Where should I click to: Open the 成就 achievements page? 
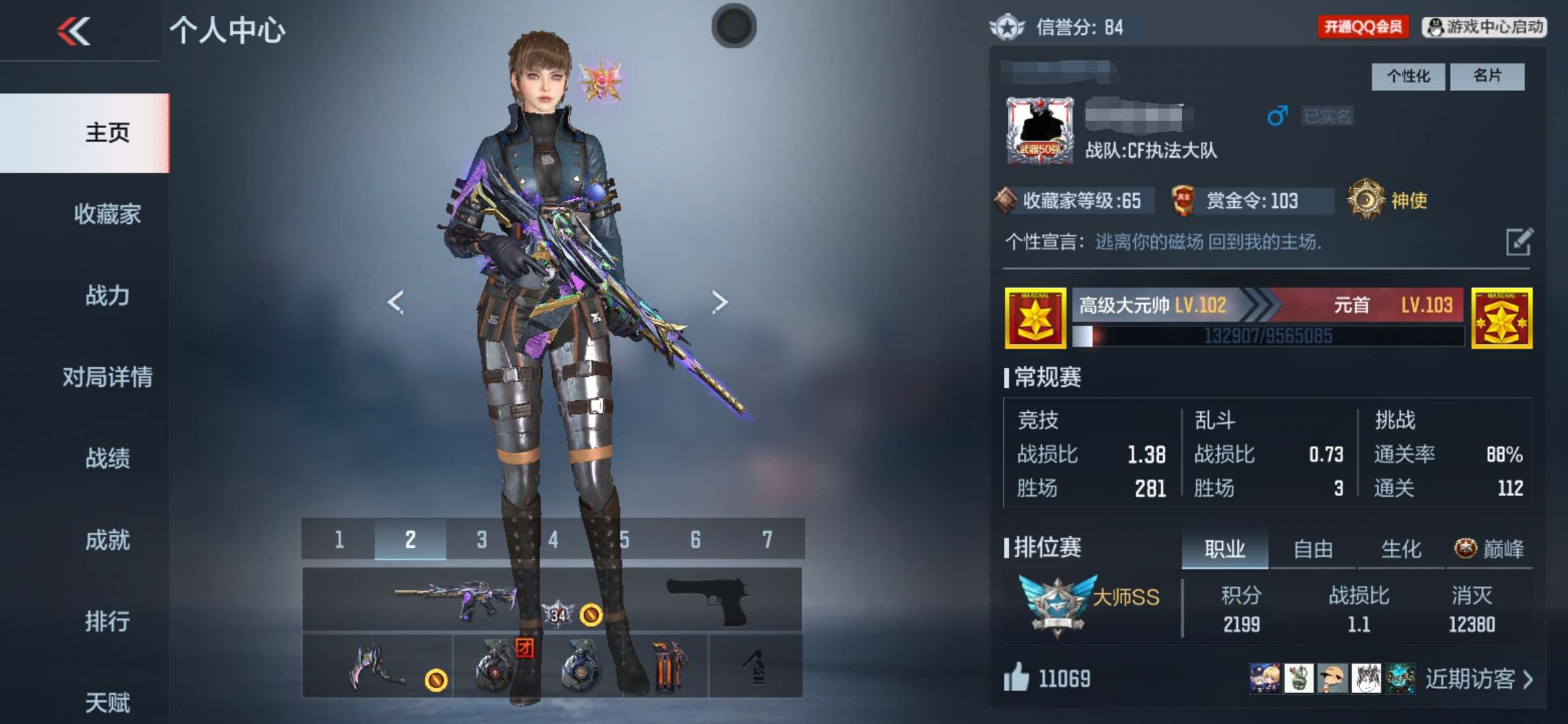click(107, 540)
